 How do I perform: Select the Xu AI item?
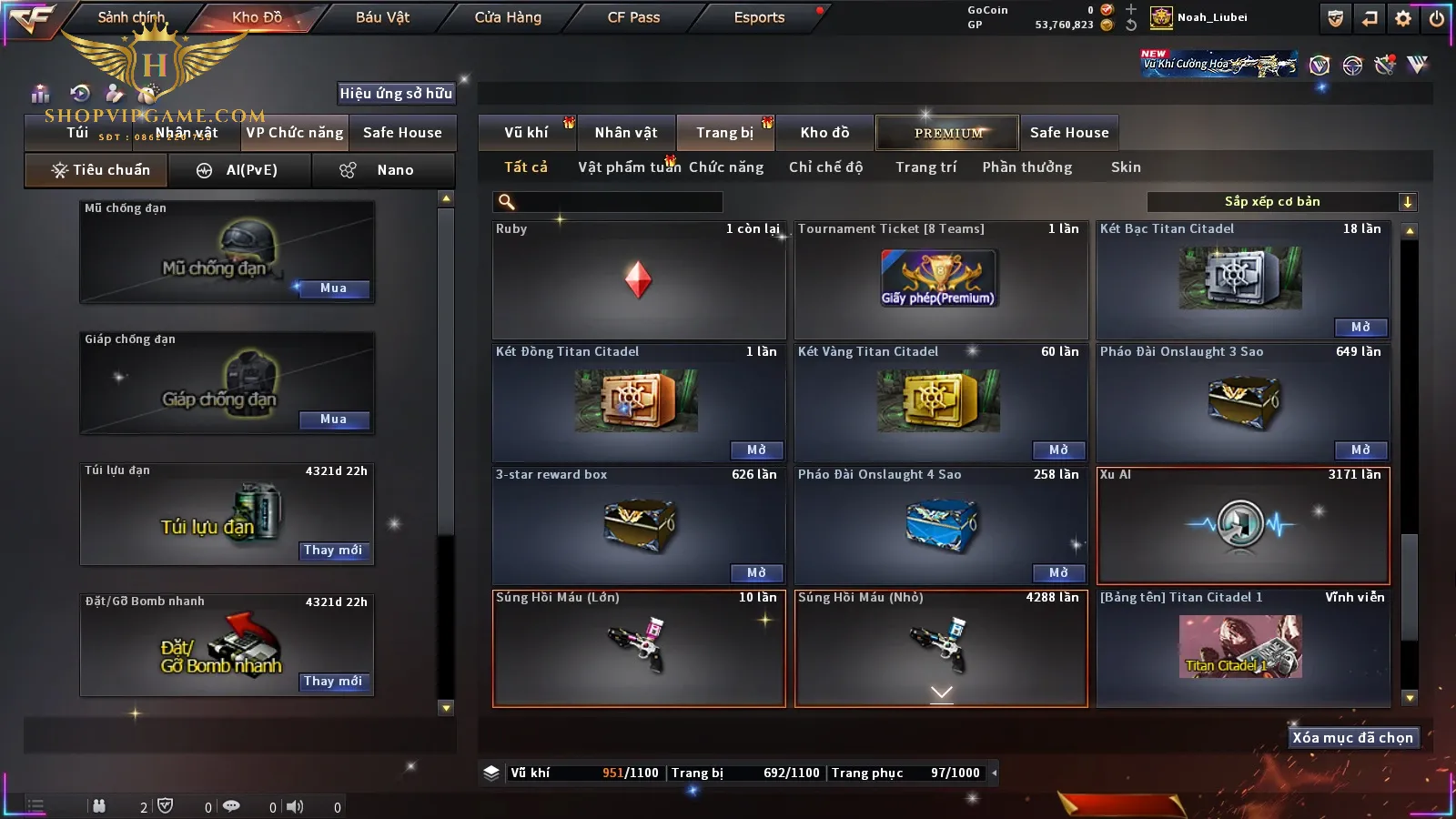[1243, 525]
